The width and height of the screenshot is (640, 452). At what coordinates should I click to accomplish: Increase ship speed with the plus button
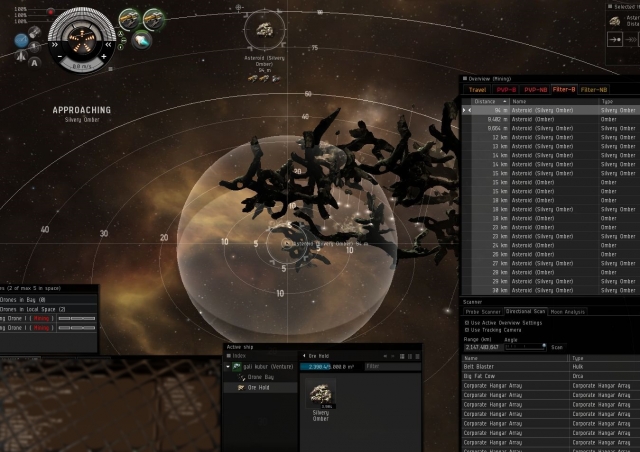pos(103,58)
